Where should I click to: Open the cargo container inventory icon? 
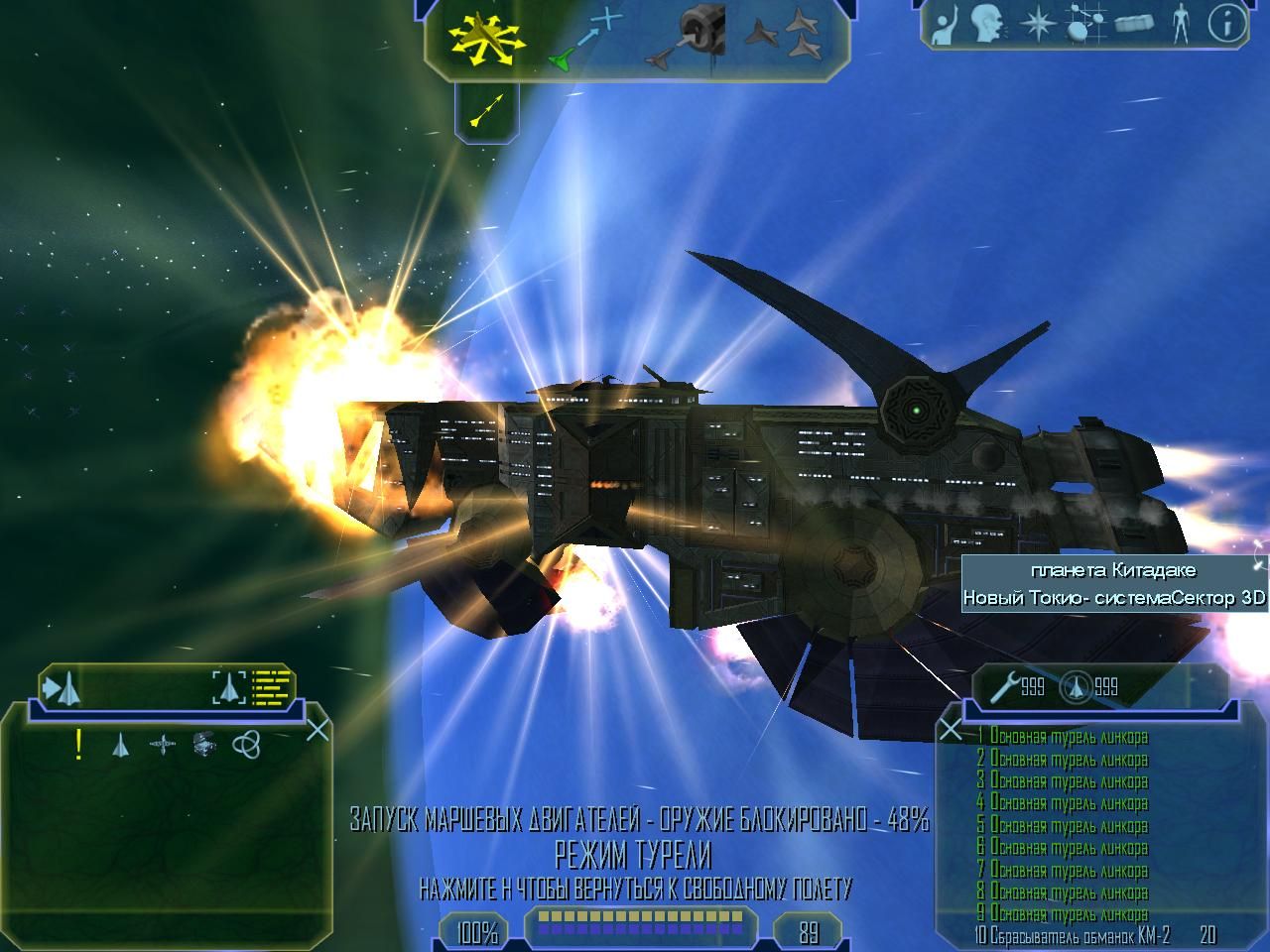[1134, 26]
